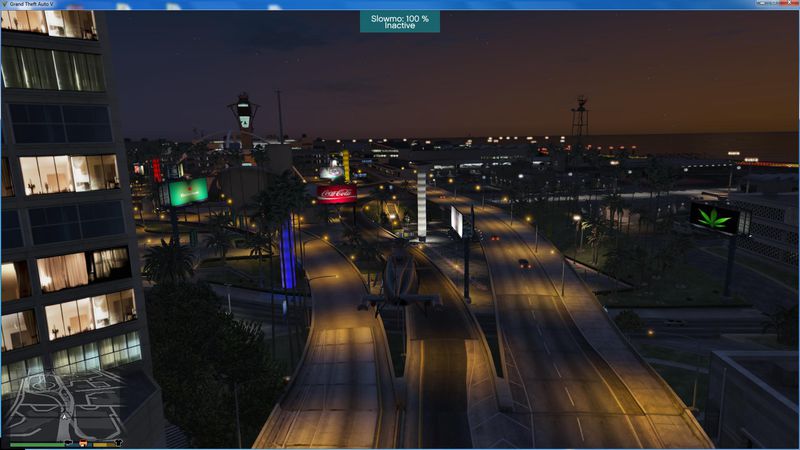Click the Slowmo 100% Inactive panel
800x450 pixels.
[399, 21]
